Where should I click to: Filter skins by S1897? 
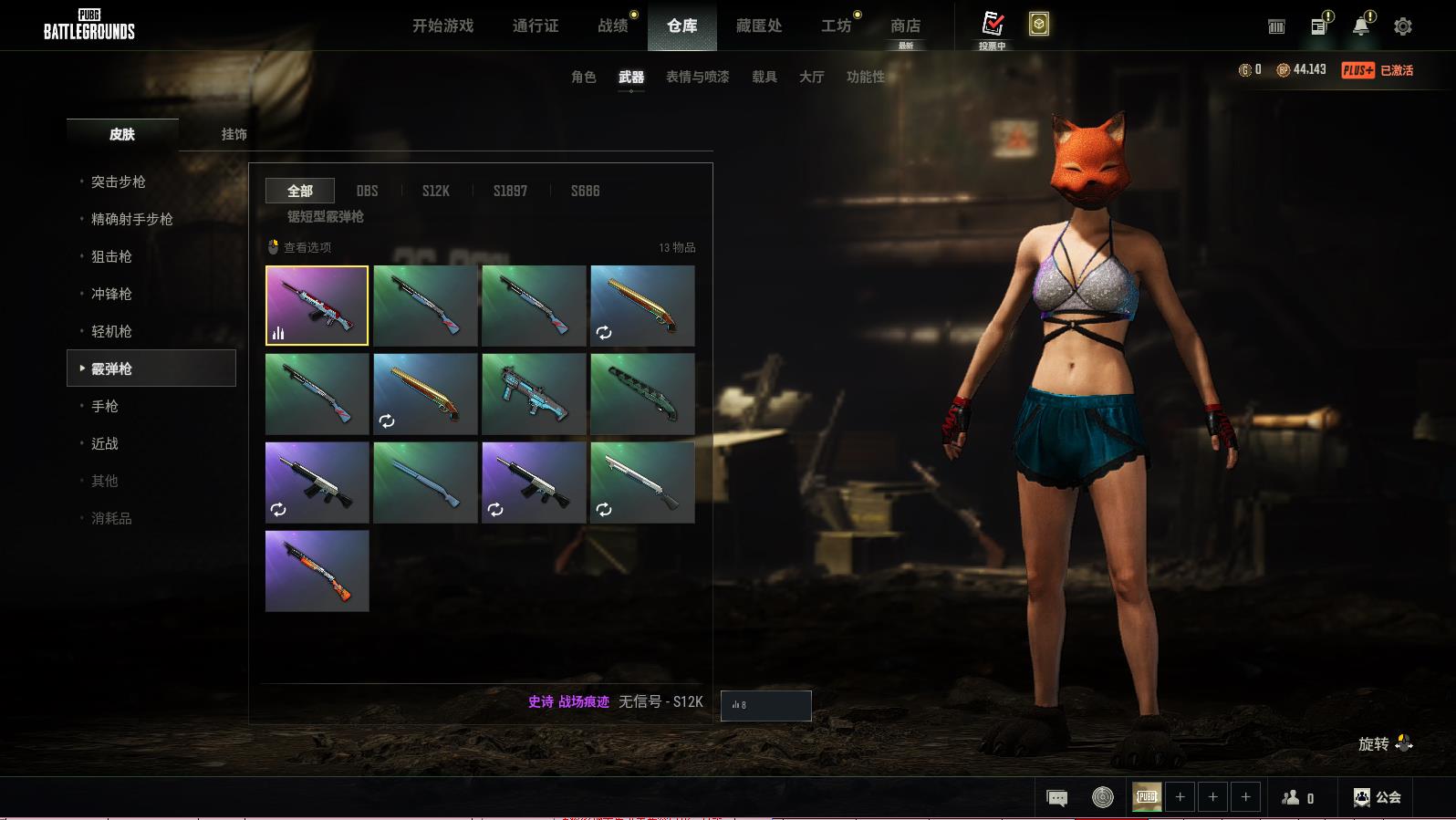510,191
